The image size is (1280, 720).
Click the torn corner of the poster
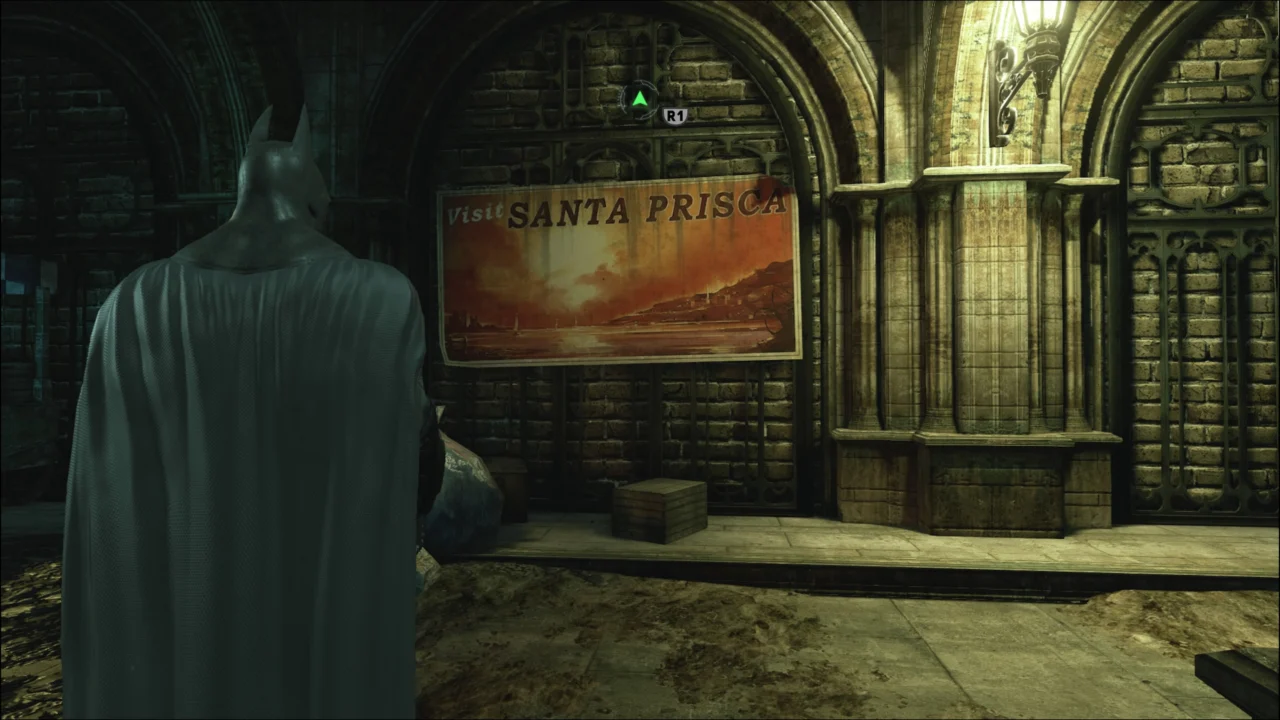(775, 185)
